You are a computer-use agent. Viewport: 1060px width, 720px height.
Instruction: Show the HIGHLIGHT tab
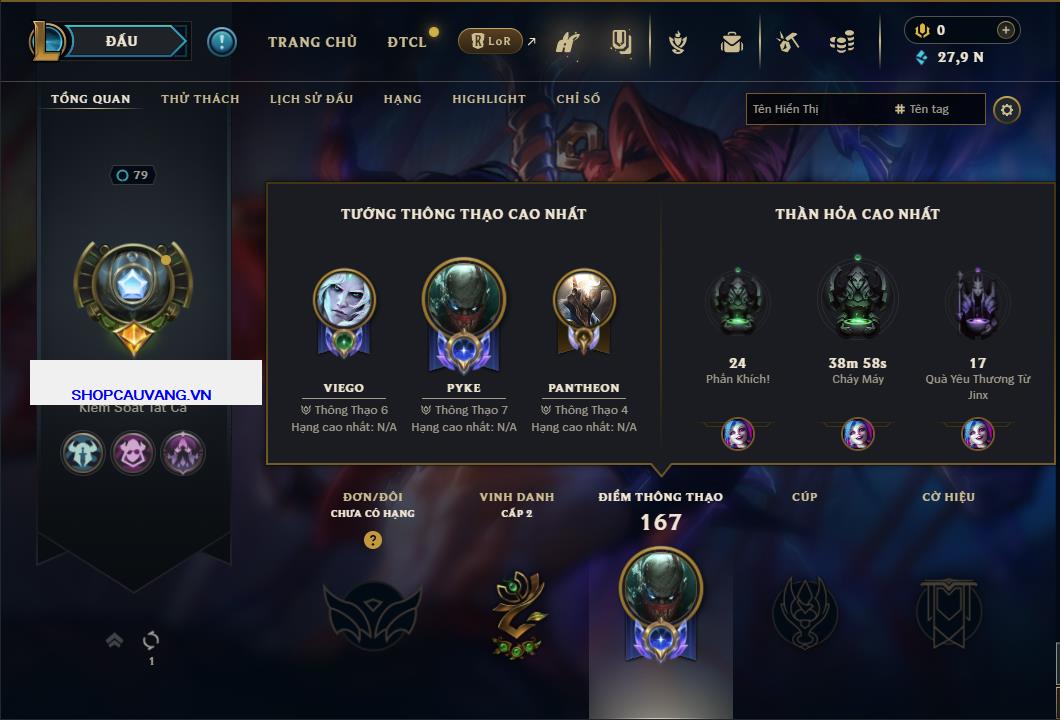tap(488, 99)
